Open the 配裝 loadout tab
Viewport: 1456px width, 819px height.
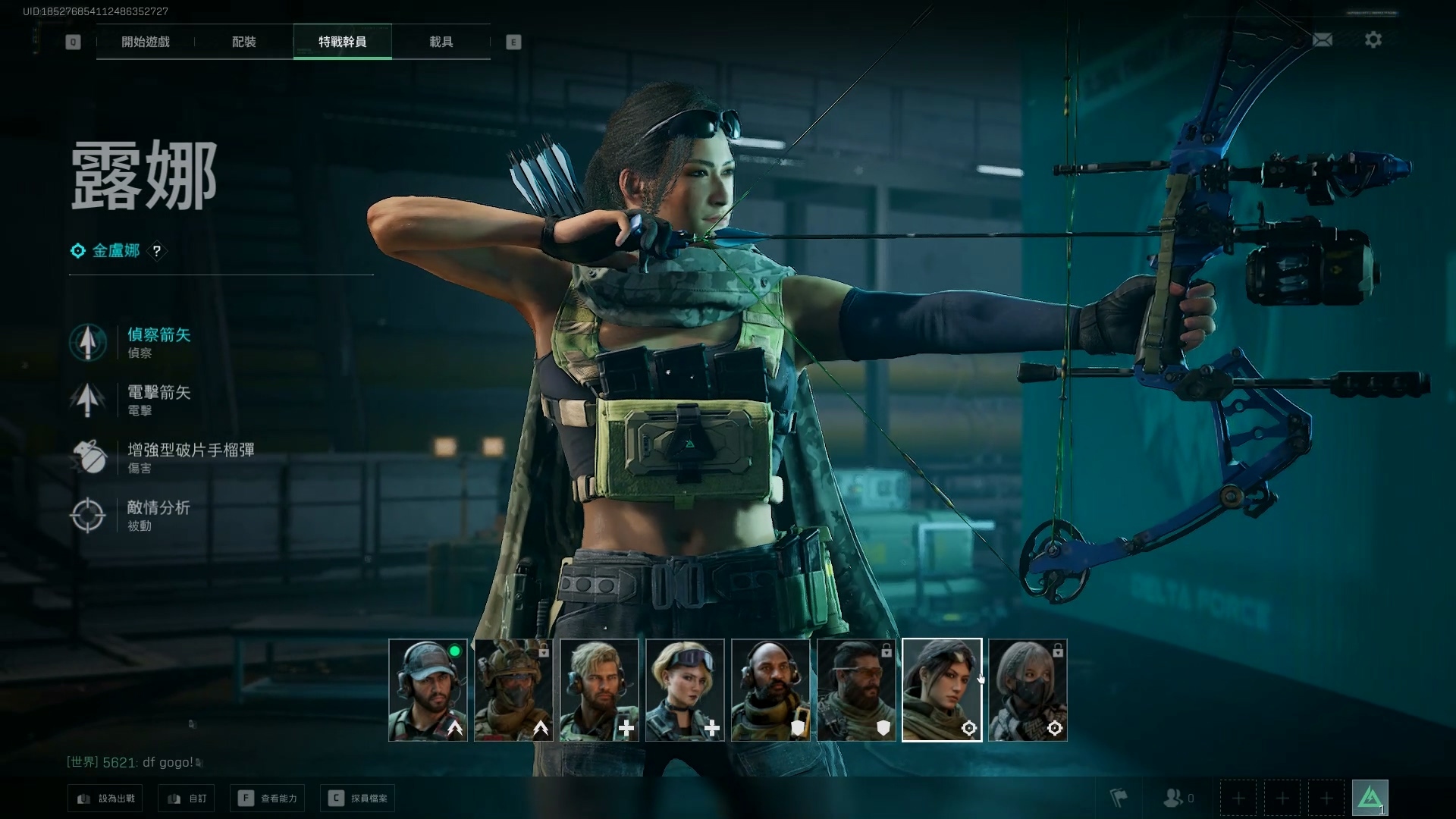244,42
